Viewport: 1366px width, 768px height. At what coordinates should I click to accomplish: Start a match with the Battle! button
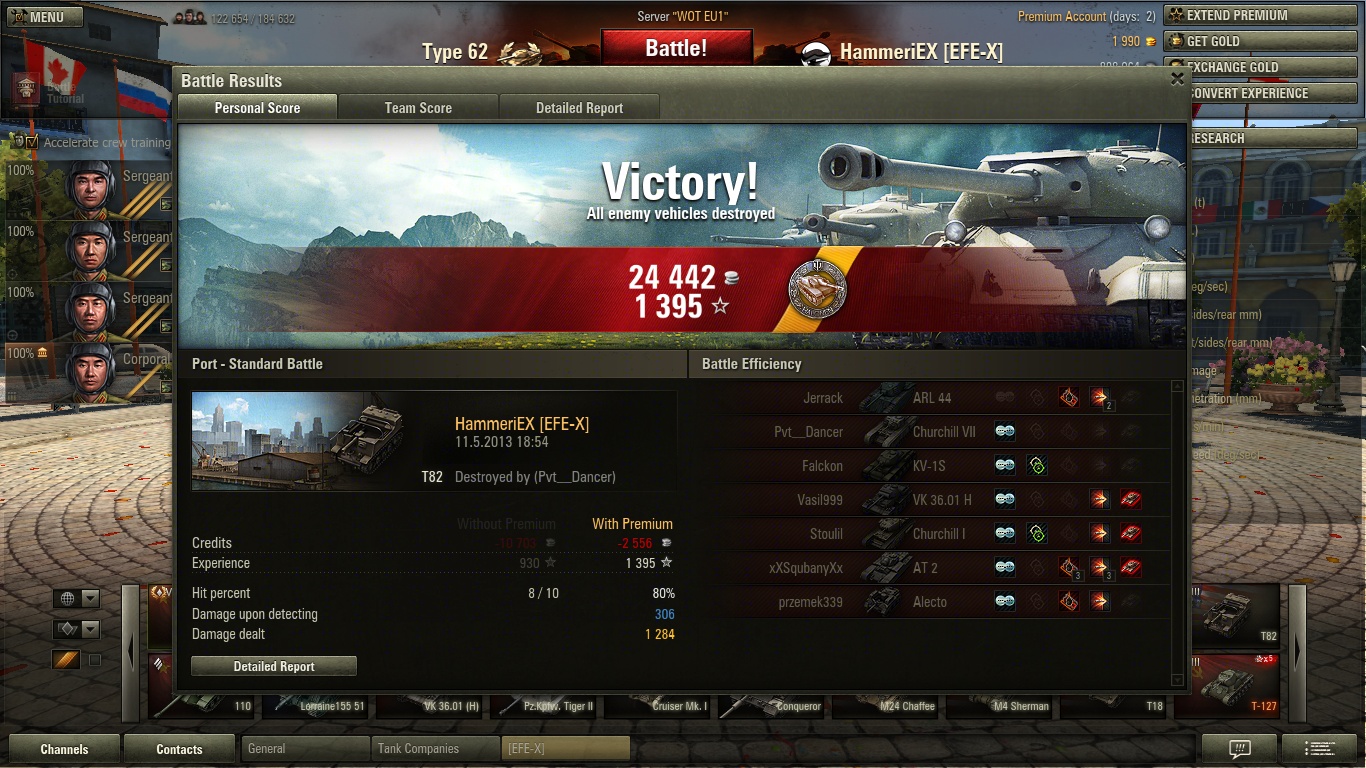[676, 48]
